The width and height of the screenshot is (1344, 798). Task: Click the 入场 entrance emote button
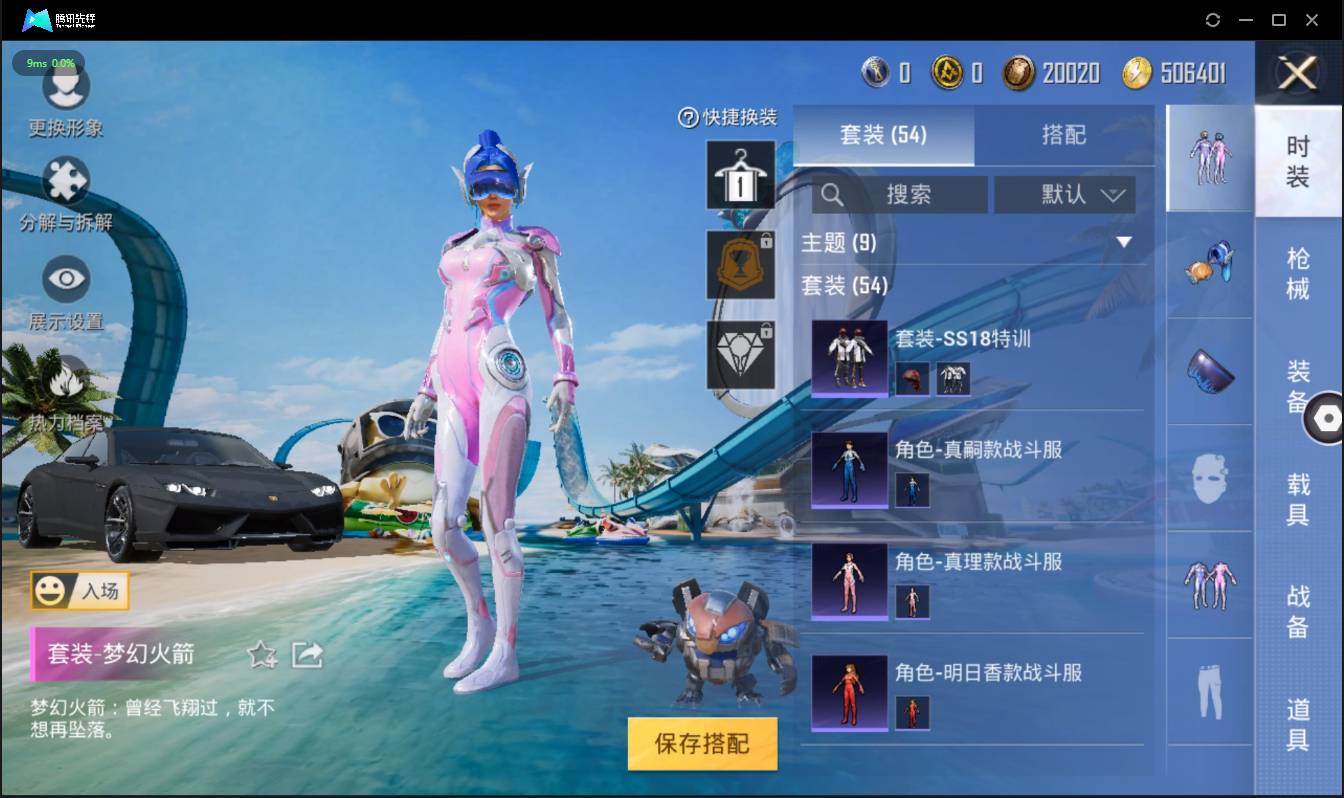(80, 591)
